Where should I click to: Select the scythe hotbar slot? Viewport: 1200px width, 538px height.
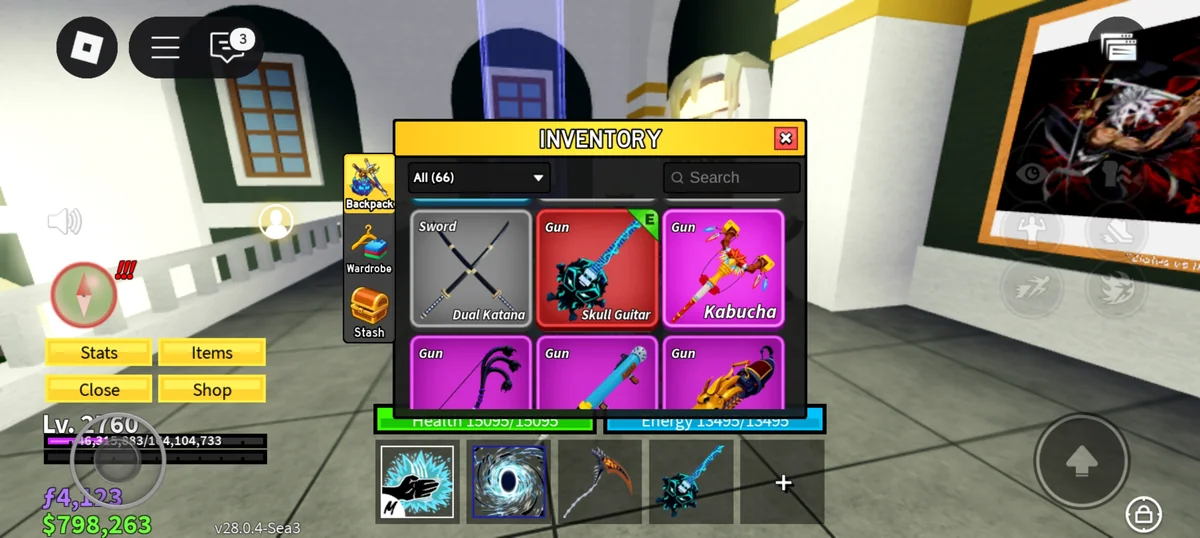click(600, 482)
